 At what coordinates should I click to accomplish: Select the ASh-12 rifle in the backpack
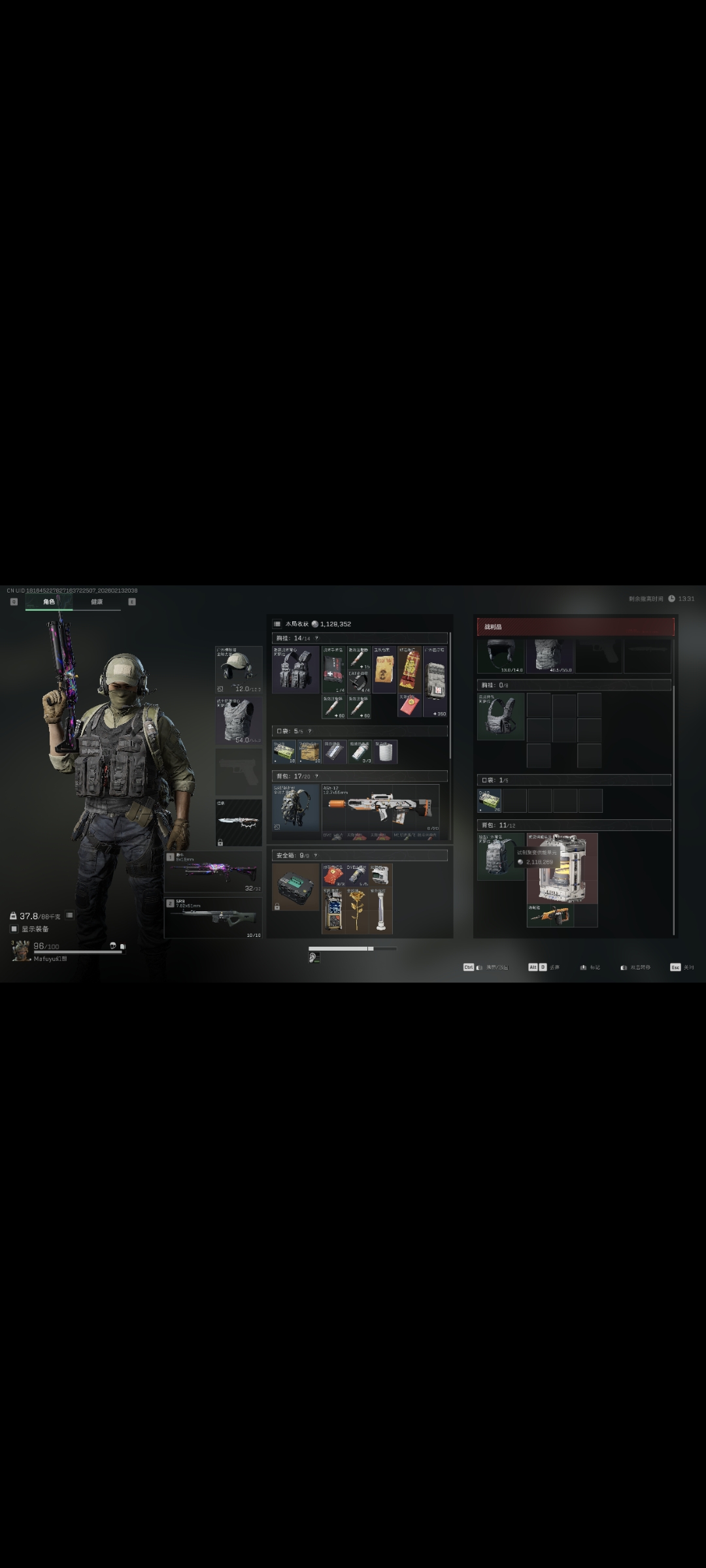380,811
